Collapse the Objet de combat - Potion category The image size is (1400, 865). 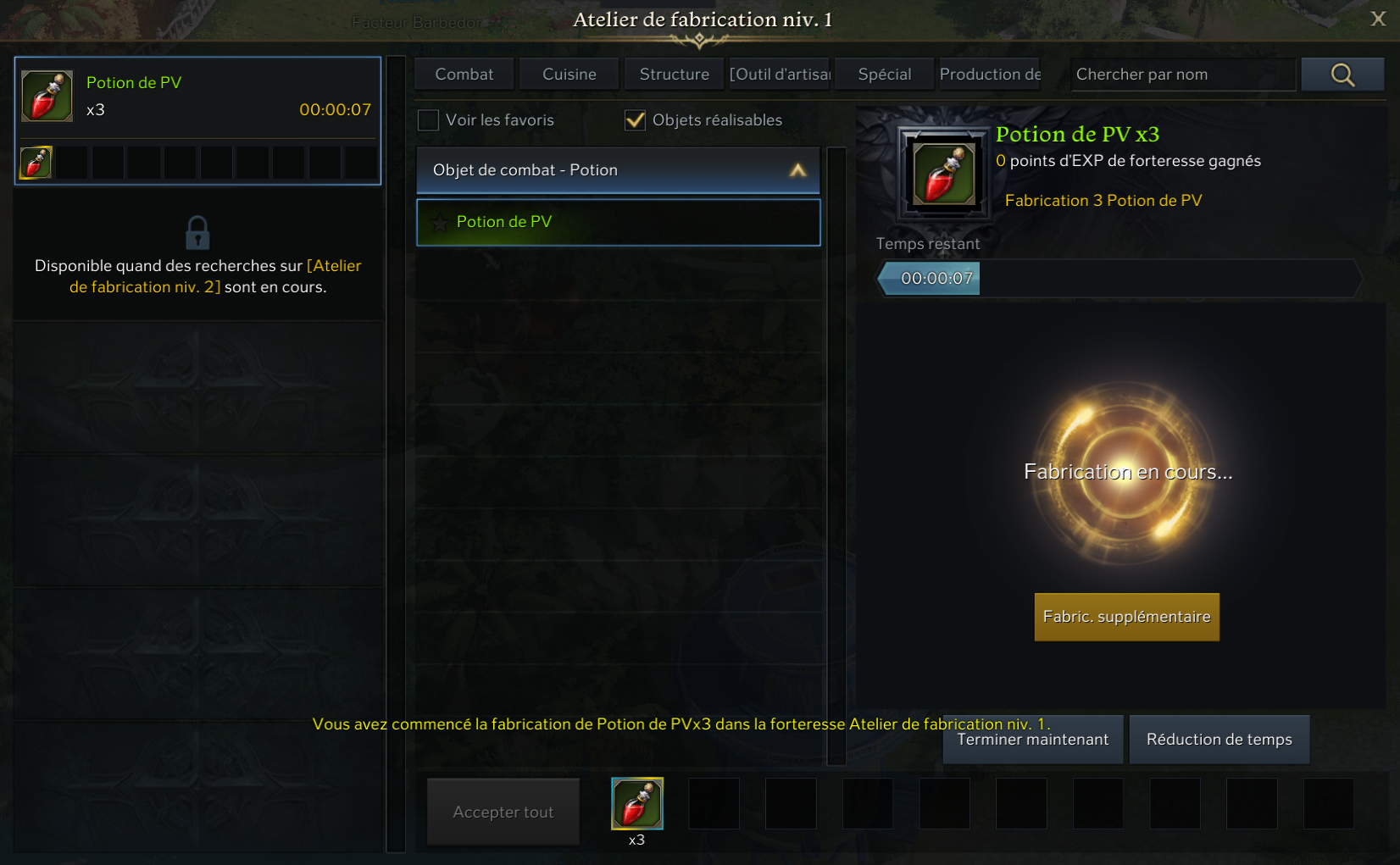797,170
